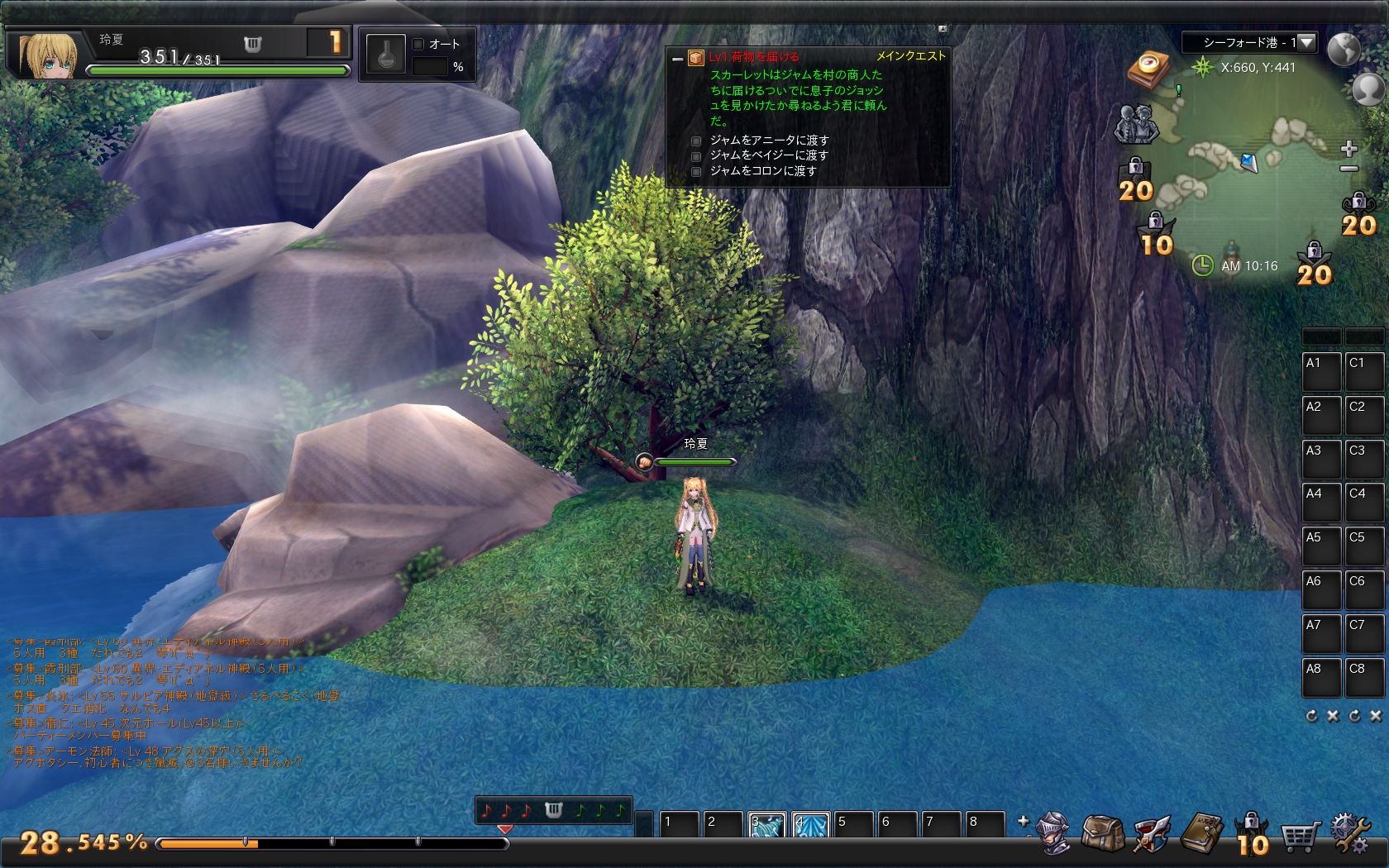The height and width of the screenshot is (868, 1389).
Task: Open the shopping cart item shop
Action: (x=1299, y=837)
